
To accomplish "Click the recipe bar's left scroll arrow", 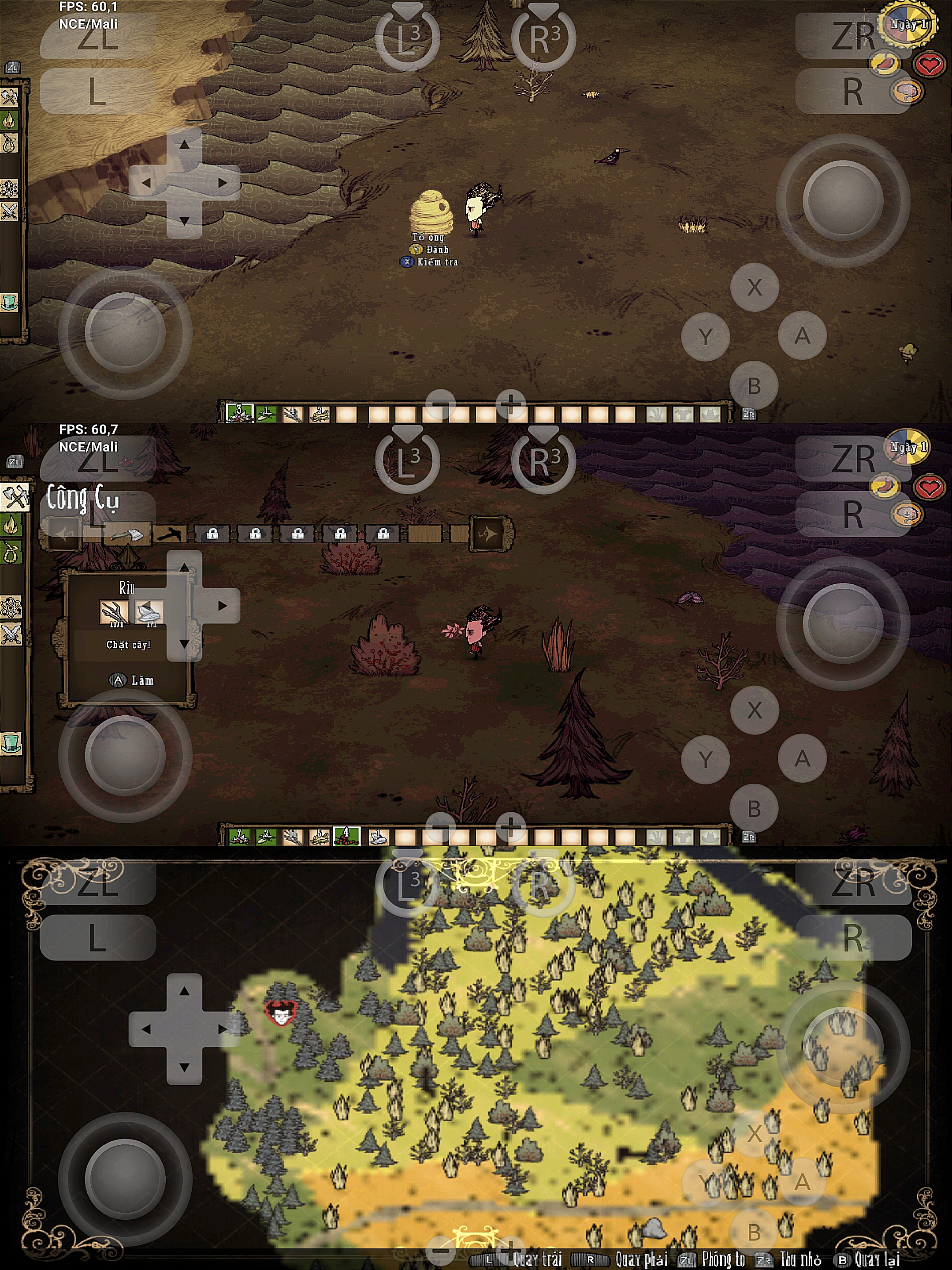I will click(62, 534).
